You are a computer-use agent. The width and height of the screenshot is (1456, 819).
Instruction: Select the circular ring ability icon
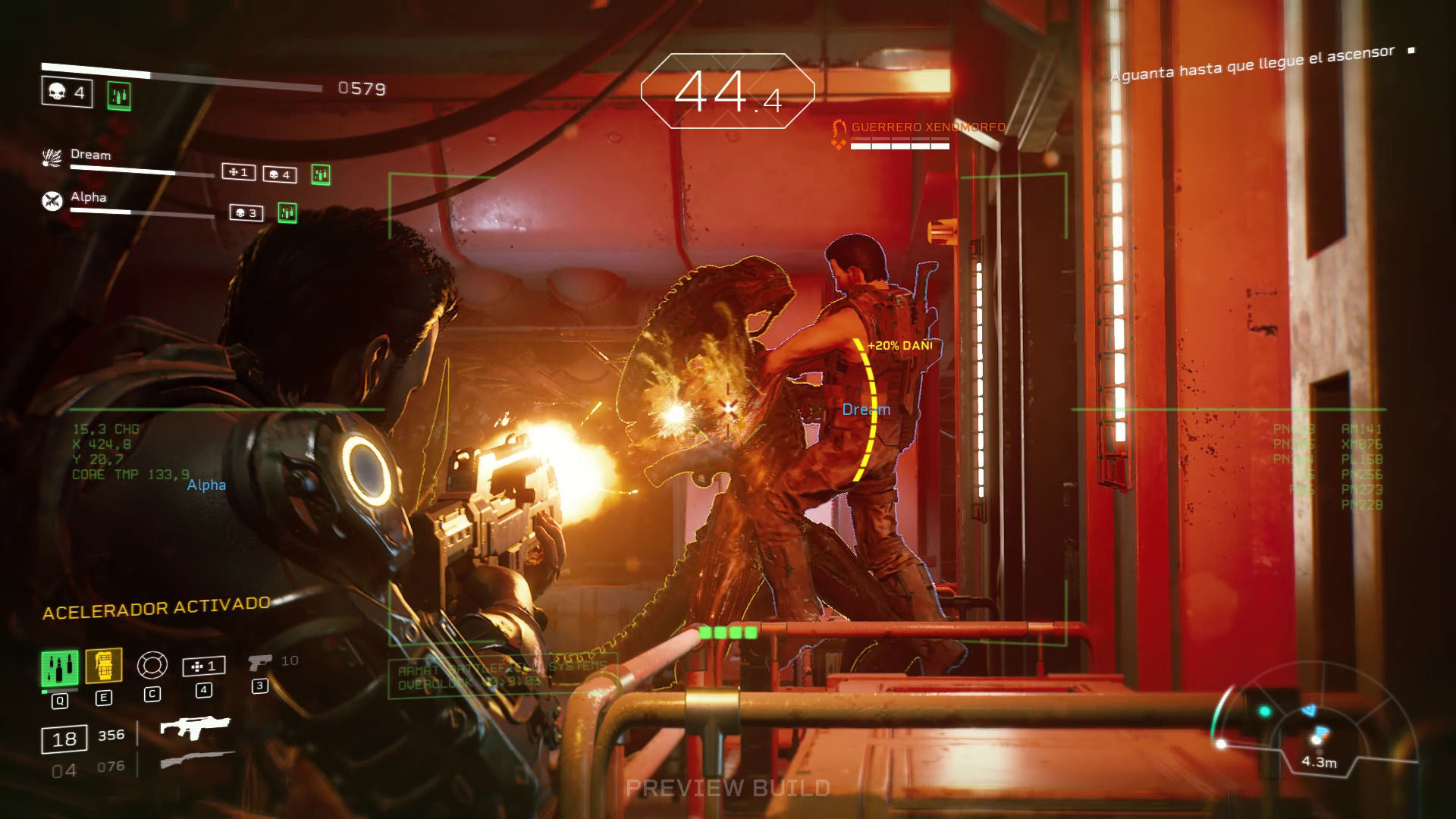(152, 666)
